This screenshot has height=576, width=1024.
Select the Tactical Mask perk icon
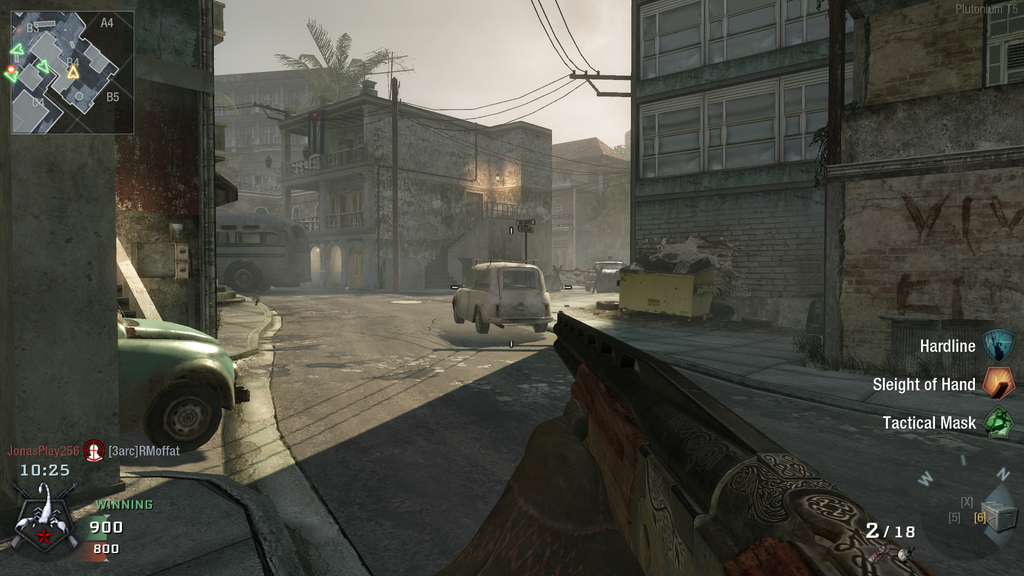[997, 422]
